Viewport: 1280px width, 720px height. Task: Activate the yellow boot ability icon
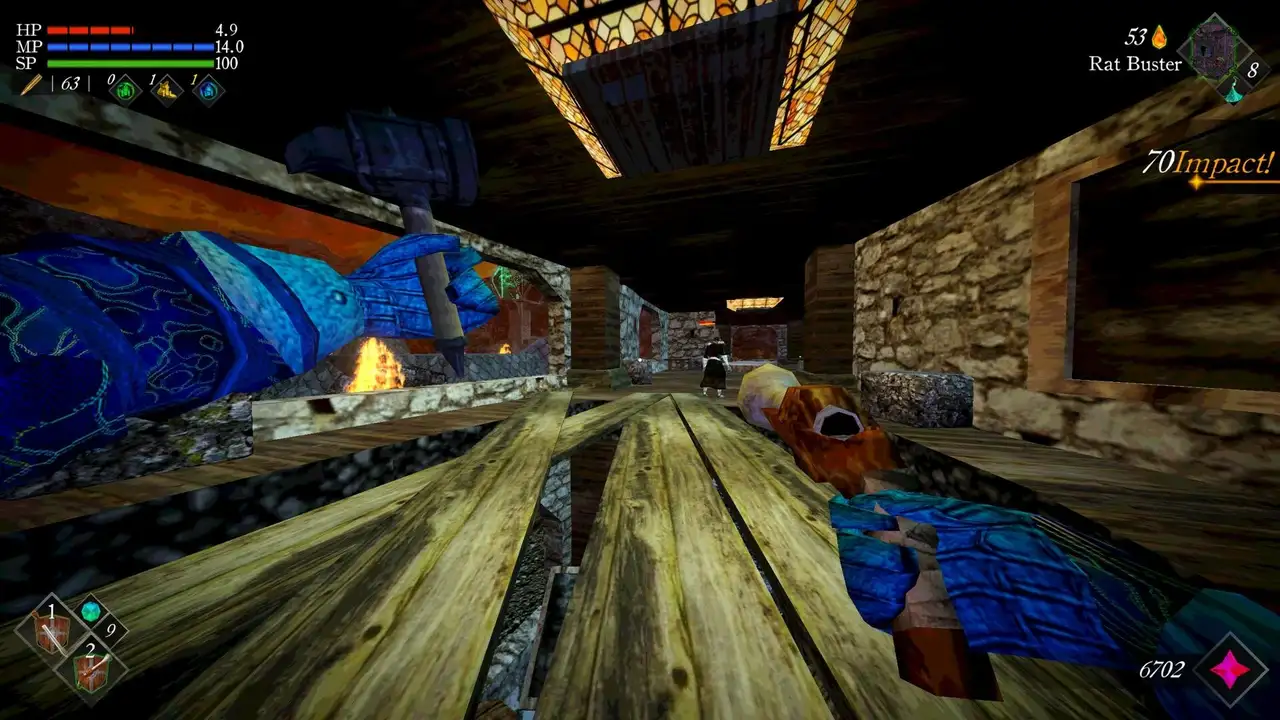167,90
